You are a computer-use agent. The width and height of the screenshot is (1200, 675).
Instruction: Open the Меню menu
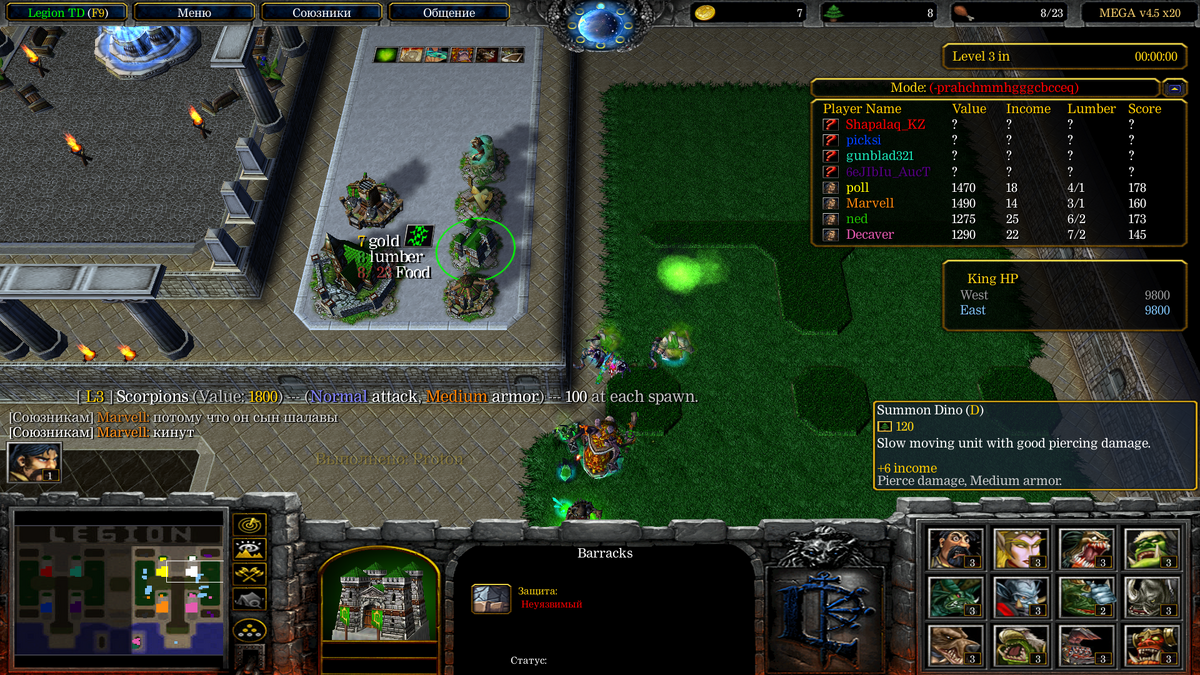[x=194, y=13]
